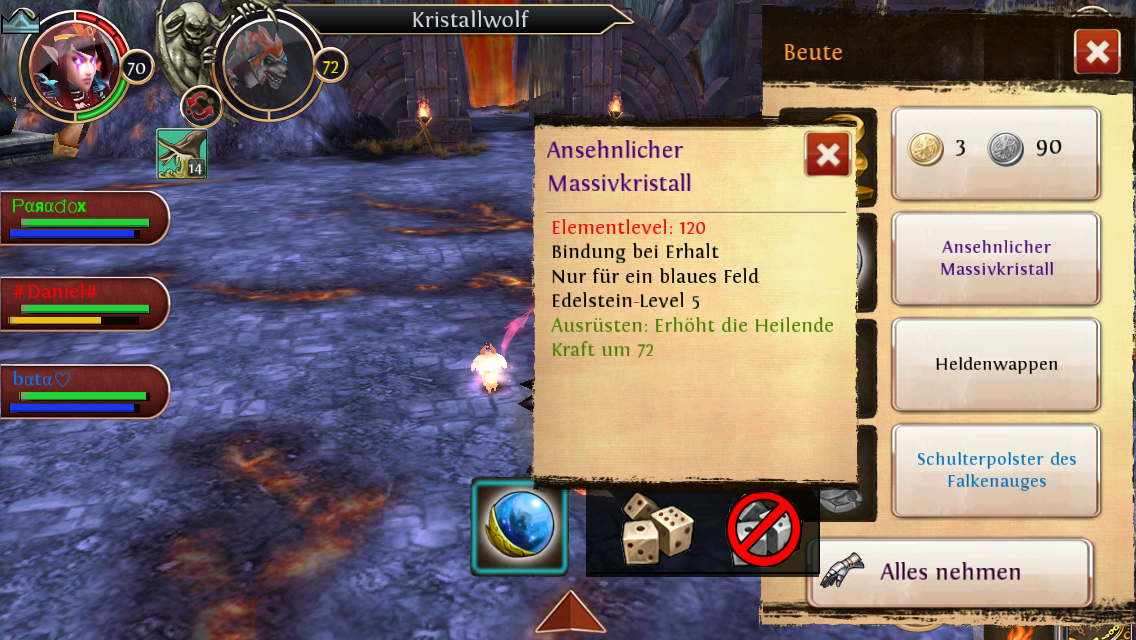Take the gold and silver coins

995,154
